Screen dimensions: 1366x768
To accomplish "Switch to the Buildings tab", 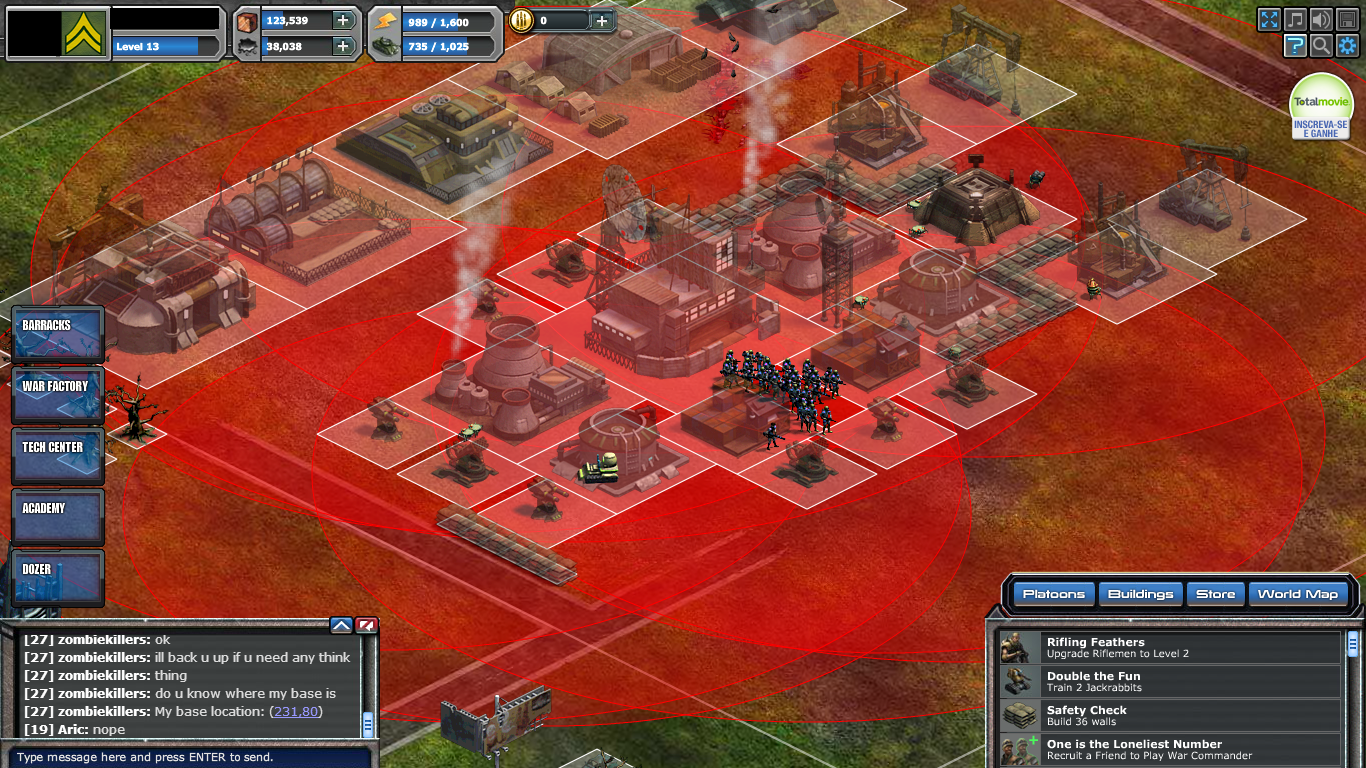I will pos(1139,594).
